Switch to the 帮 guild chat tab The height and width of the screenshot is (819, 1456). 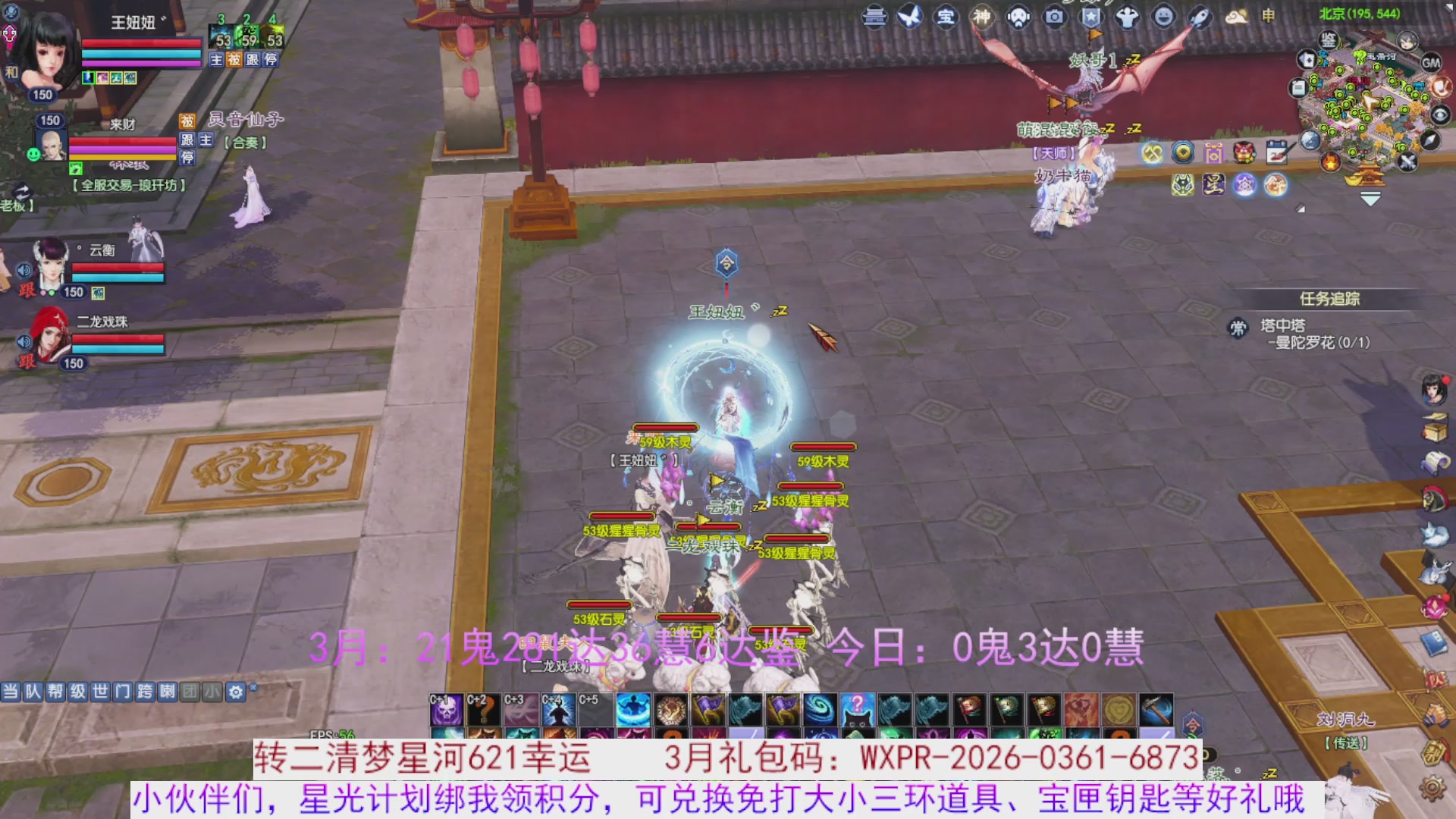pos(55,692)
